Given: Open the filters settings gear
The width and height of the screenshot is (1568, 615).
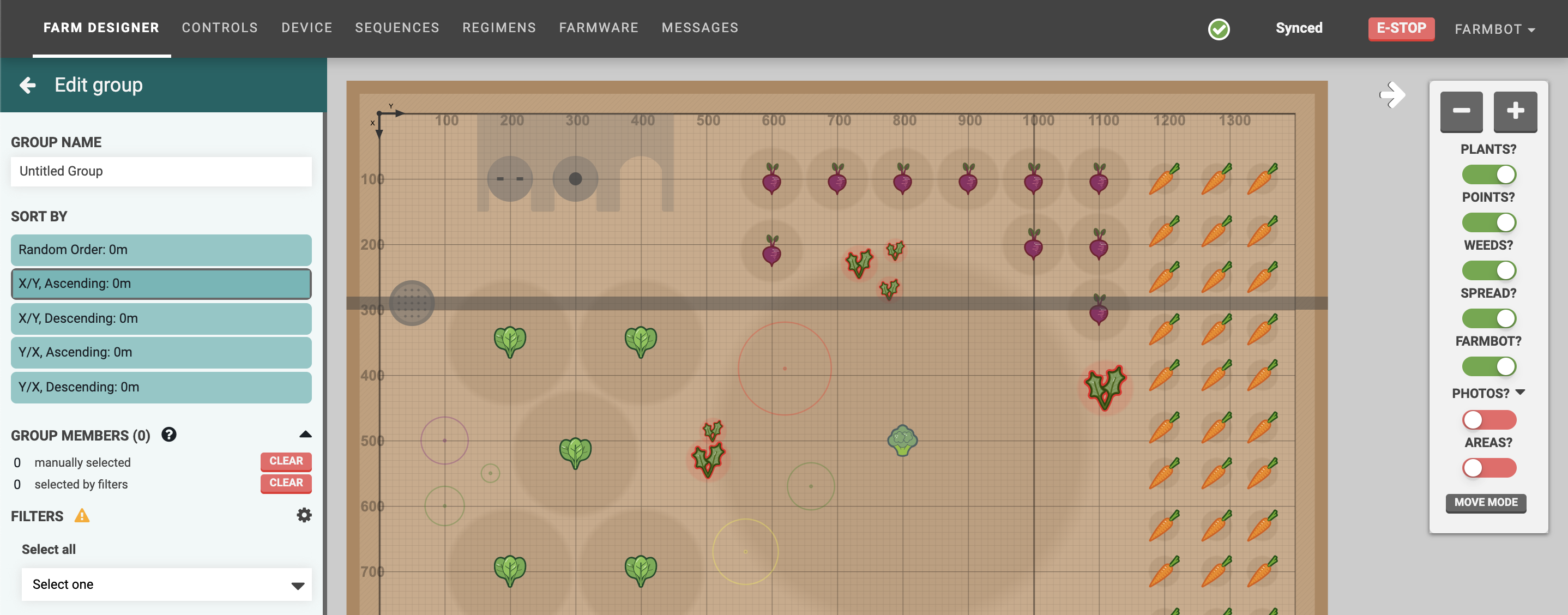Looking at the screenshot, I should coord(304,515).
